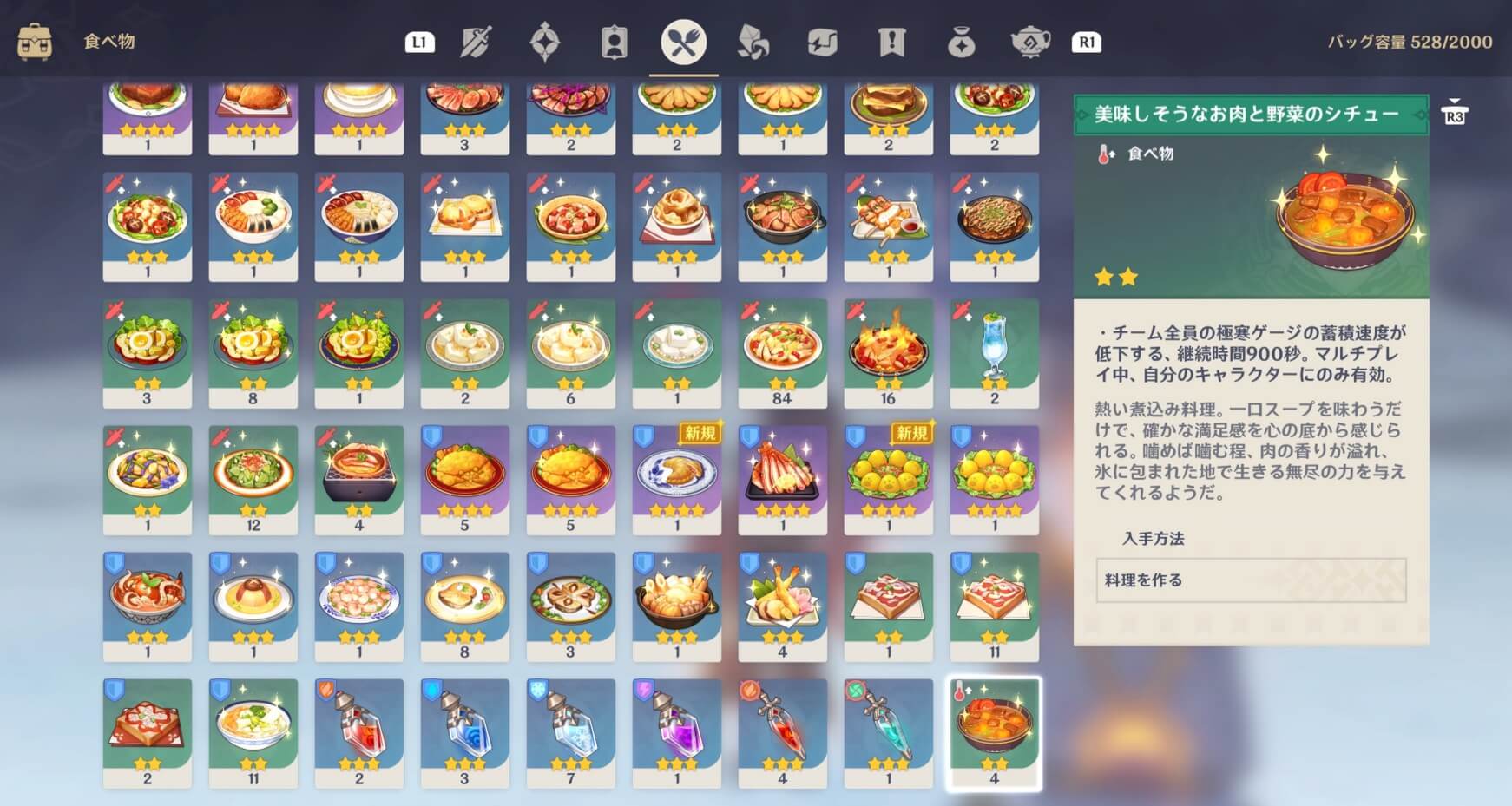Open the Precious Items category

960,41
